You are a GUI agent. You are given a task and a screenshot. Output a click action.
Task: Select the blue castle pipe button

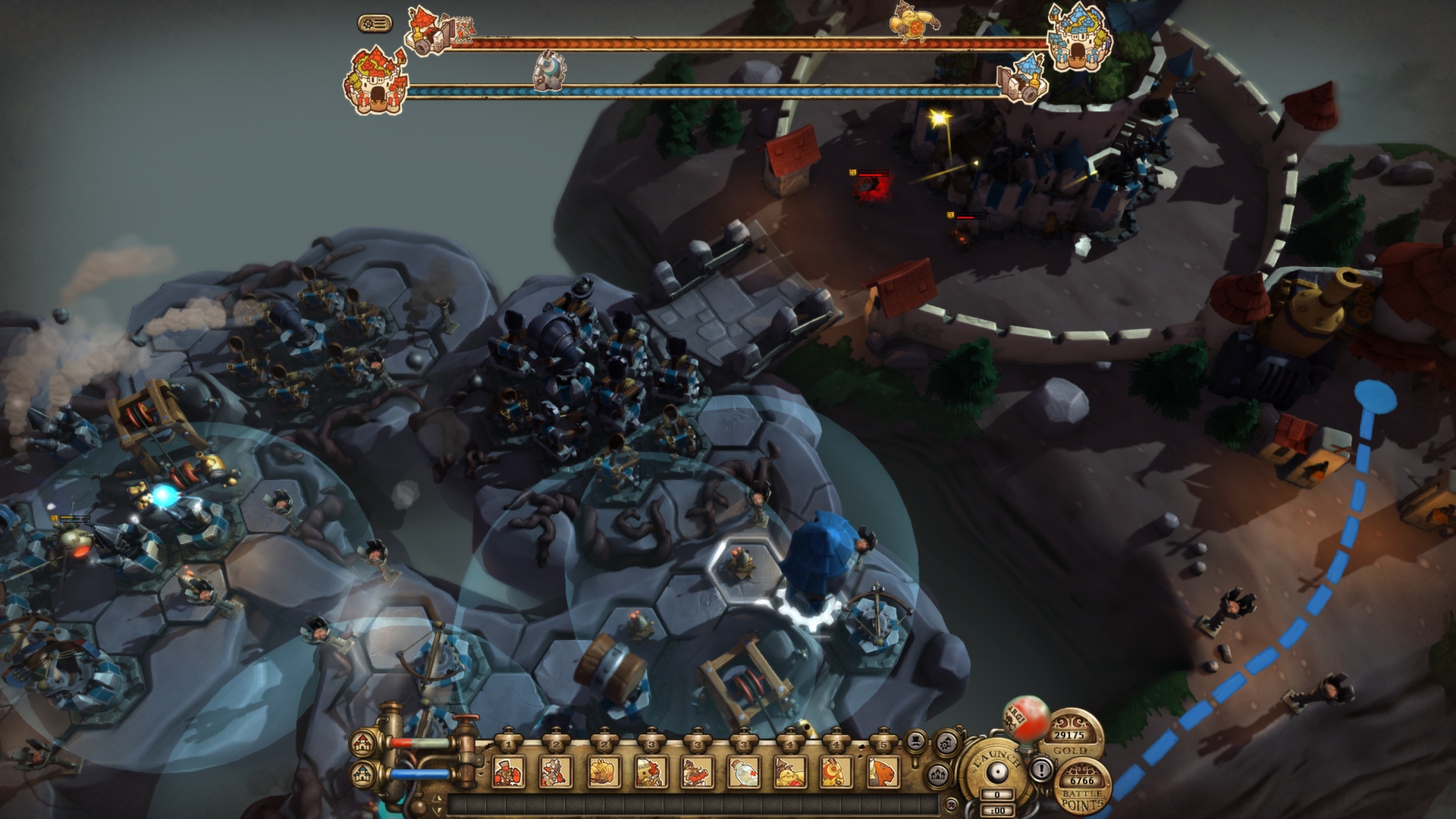362,774
